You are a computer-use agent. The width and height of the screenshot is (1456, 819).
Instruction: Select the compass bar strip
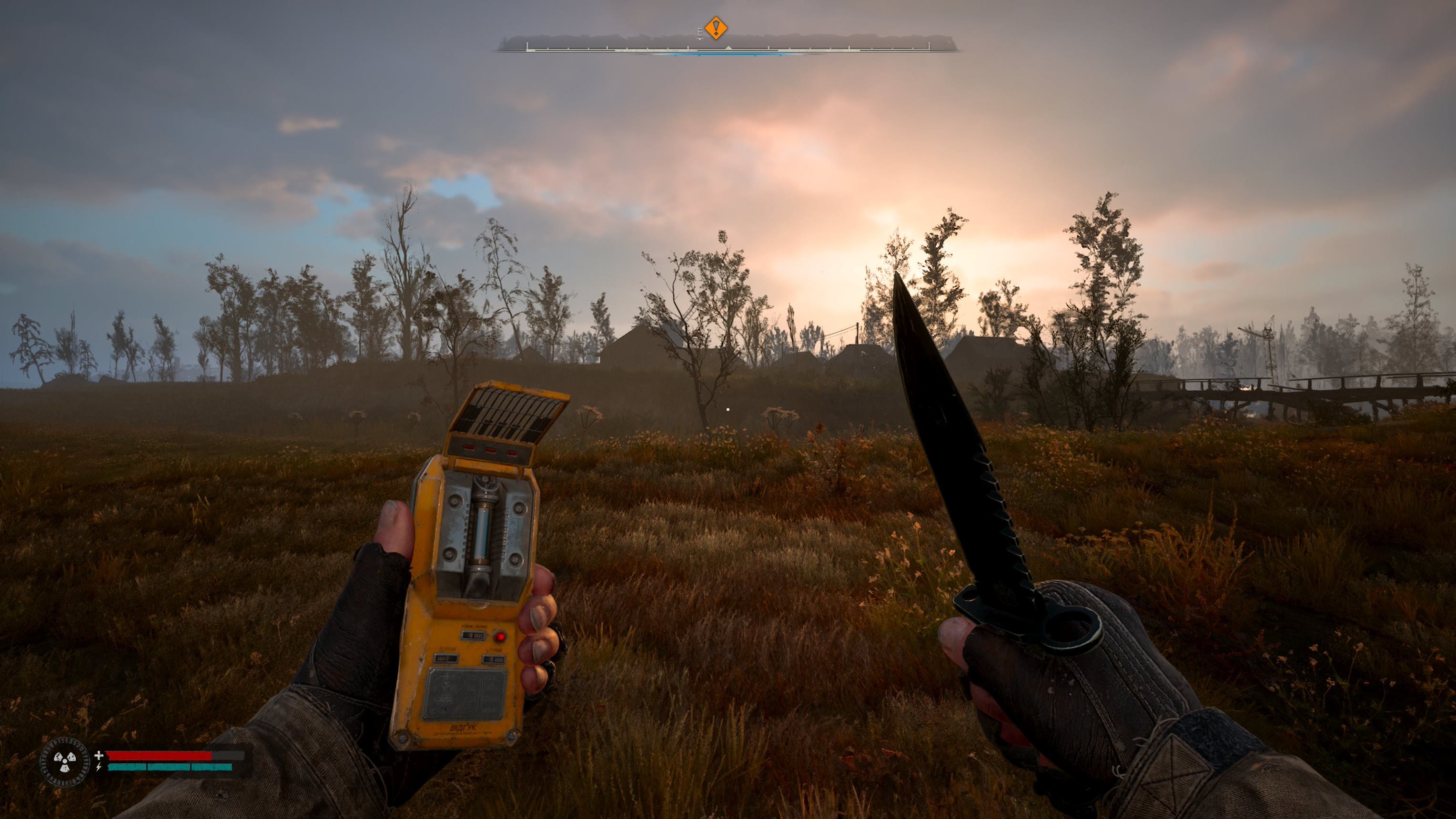coord(728,45)
